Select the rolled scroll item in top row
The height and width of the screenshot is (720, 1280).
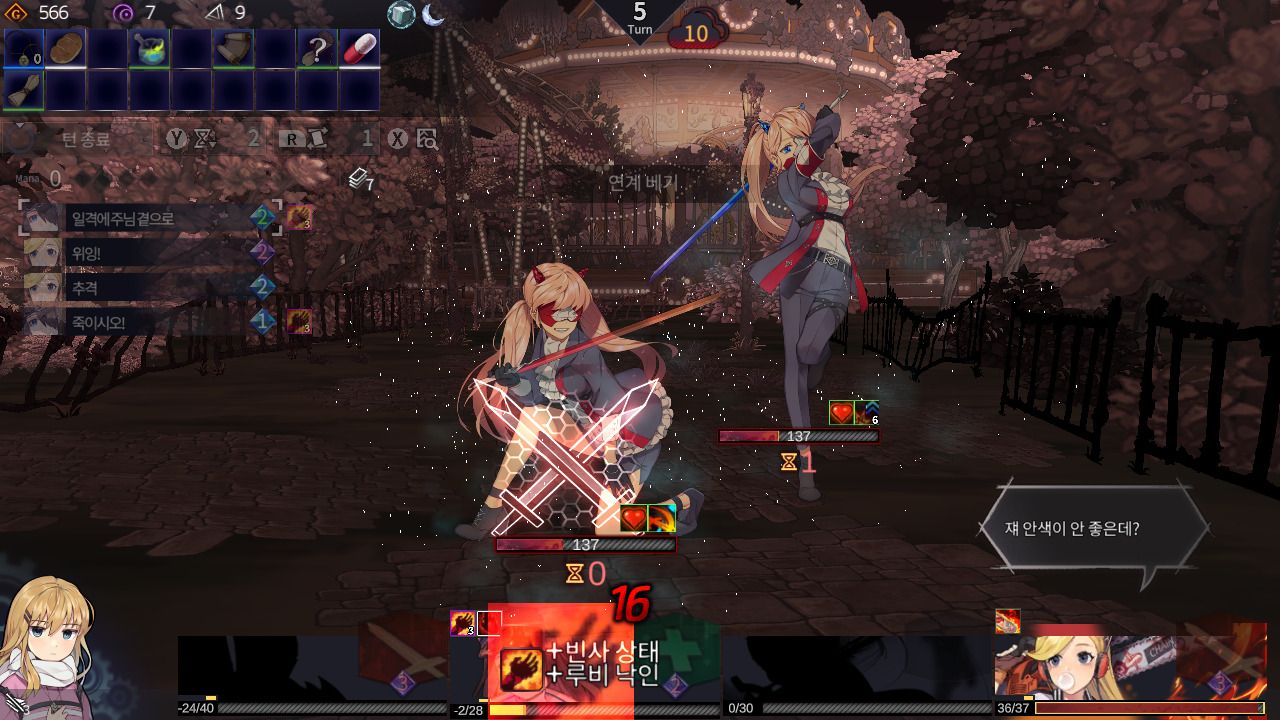(x=233, y=48)
